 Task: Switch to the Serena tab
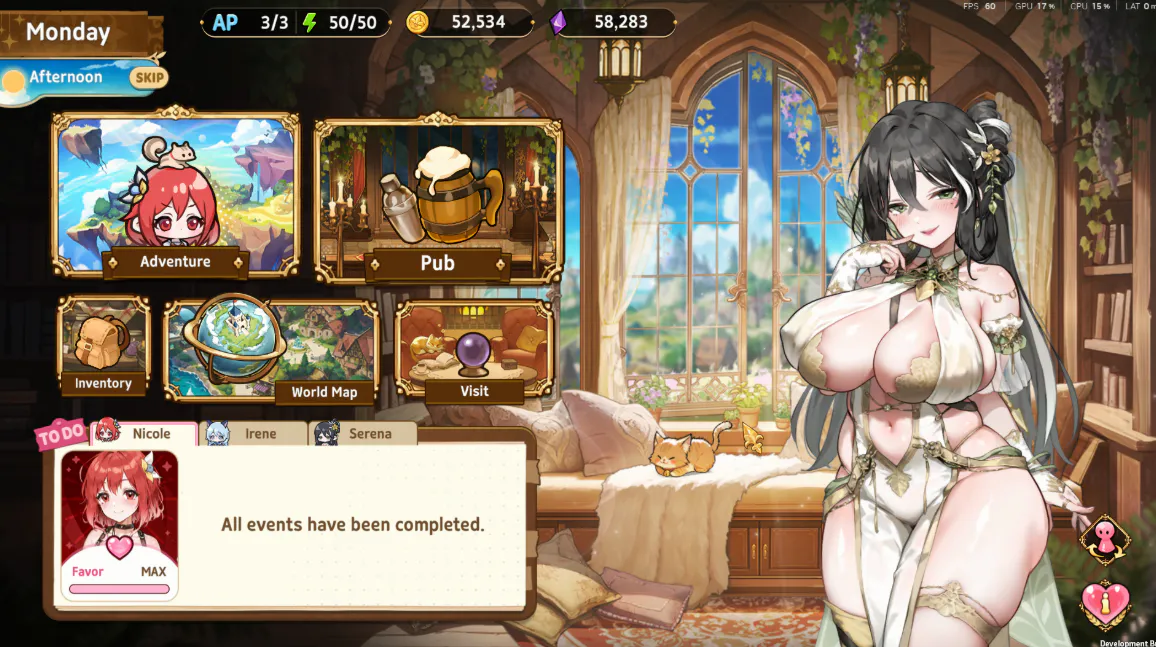point(364,434)
